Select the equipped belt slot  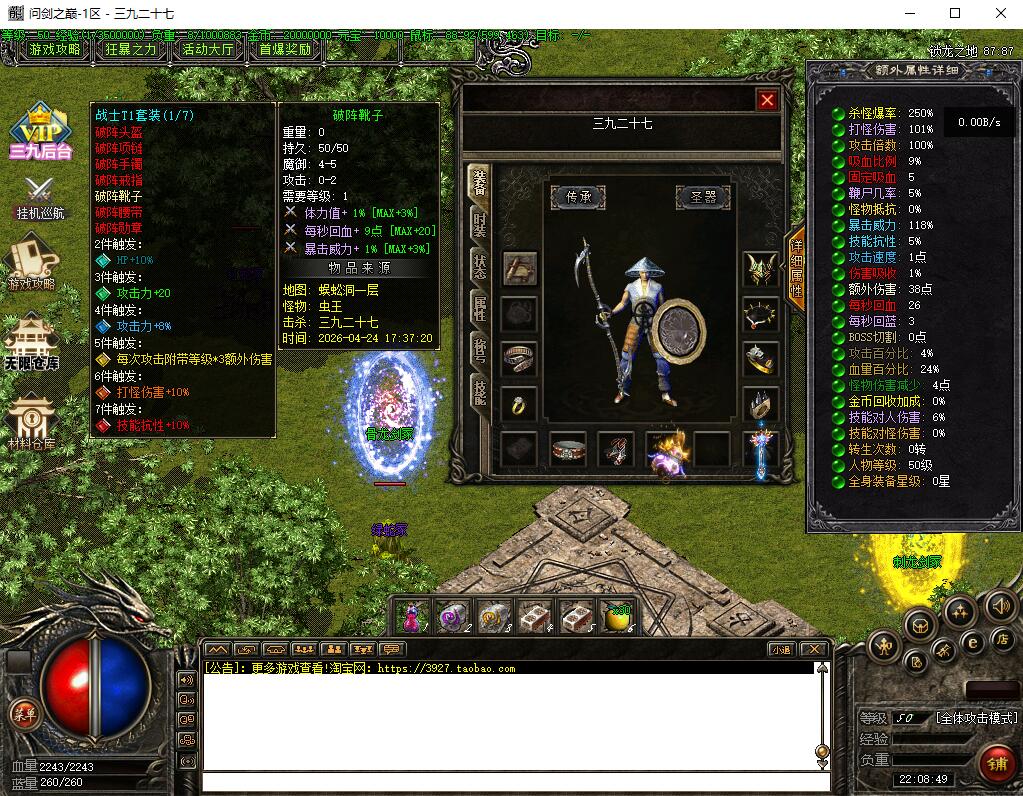tap(567, 450)
